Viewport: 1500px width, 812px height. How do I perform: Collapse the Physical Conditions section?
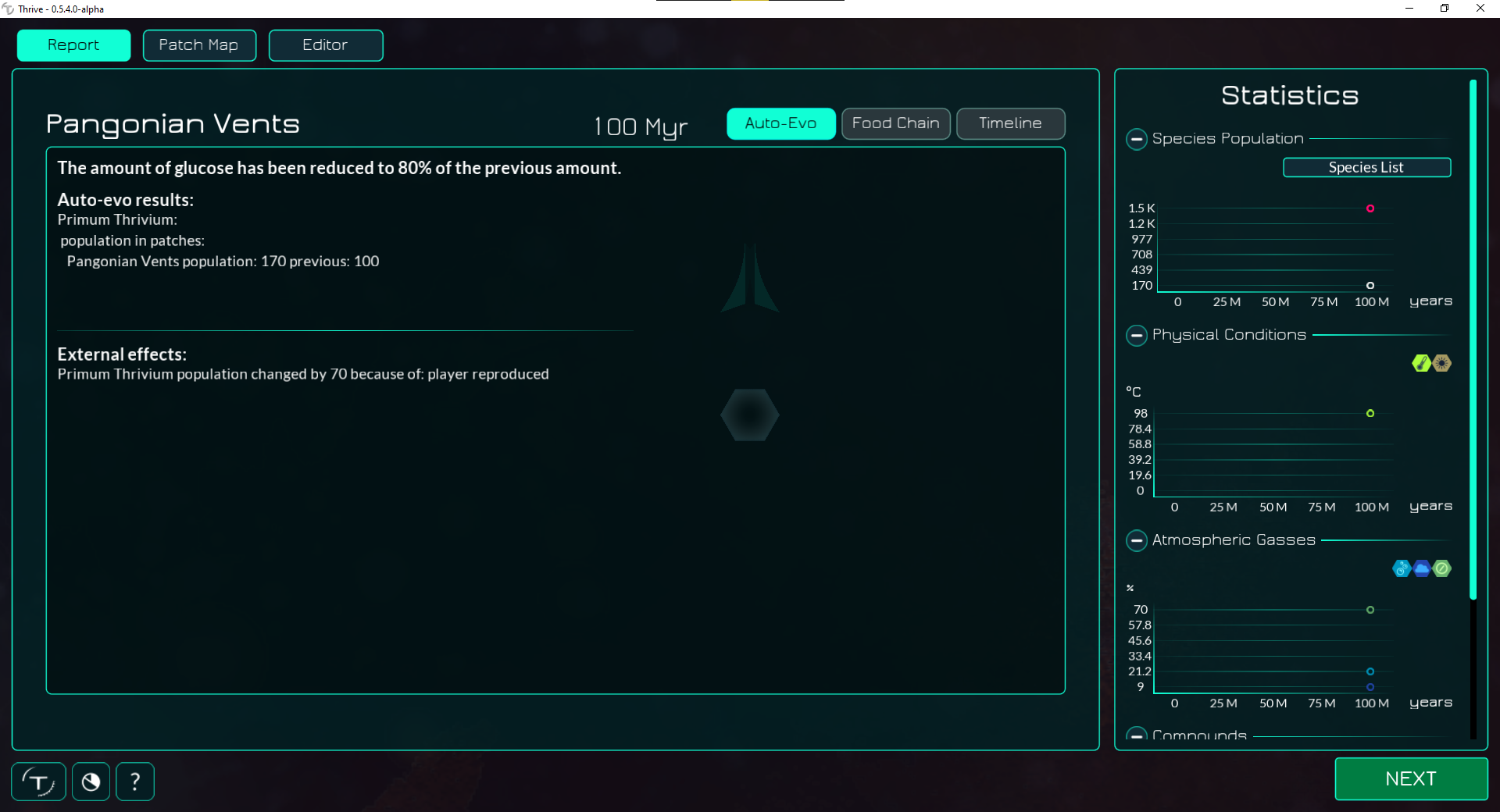click(1136, 336)
